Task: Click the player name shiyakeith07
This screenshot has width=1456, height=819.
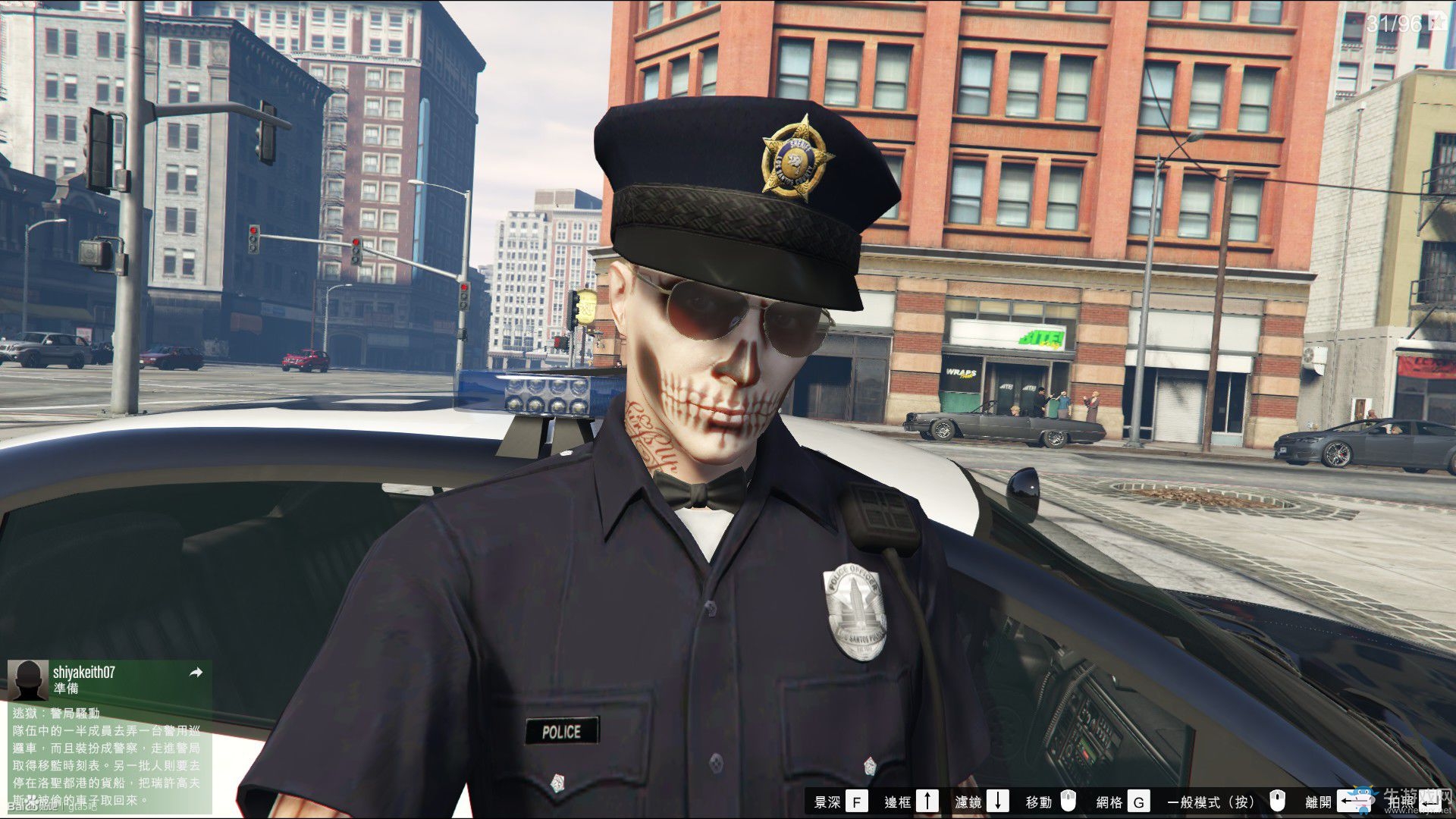Action: click(83, 671)
